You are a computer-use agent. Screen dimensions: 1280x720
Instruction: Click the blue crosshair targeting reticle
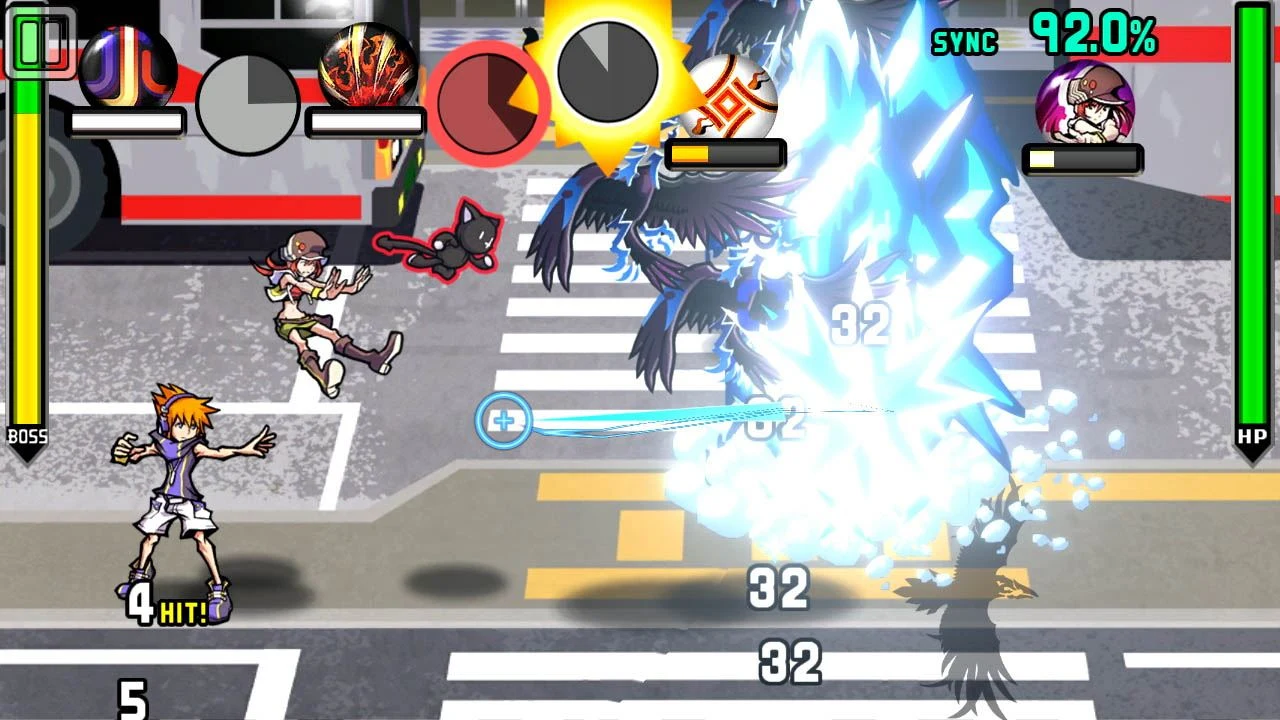504,421
